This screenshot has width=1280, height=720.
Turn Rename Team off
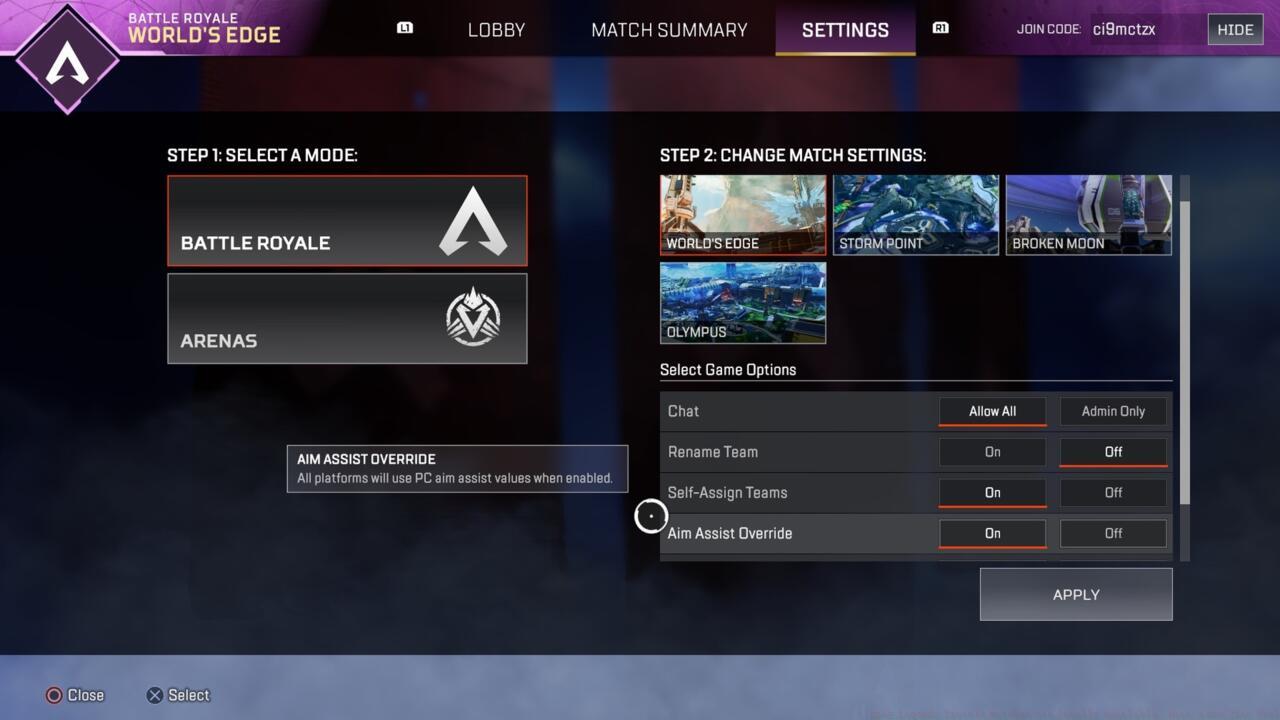pyautogui.click(x=1112, y=452)
